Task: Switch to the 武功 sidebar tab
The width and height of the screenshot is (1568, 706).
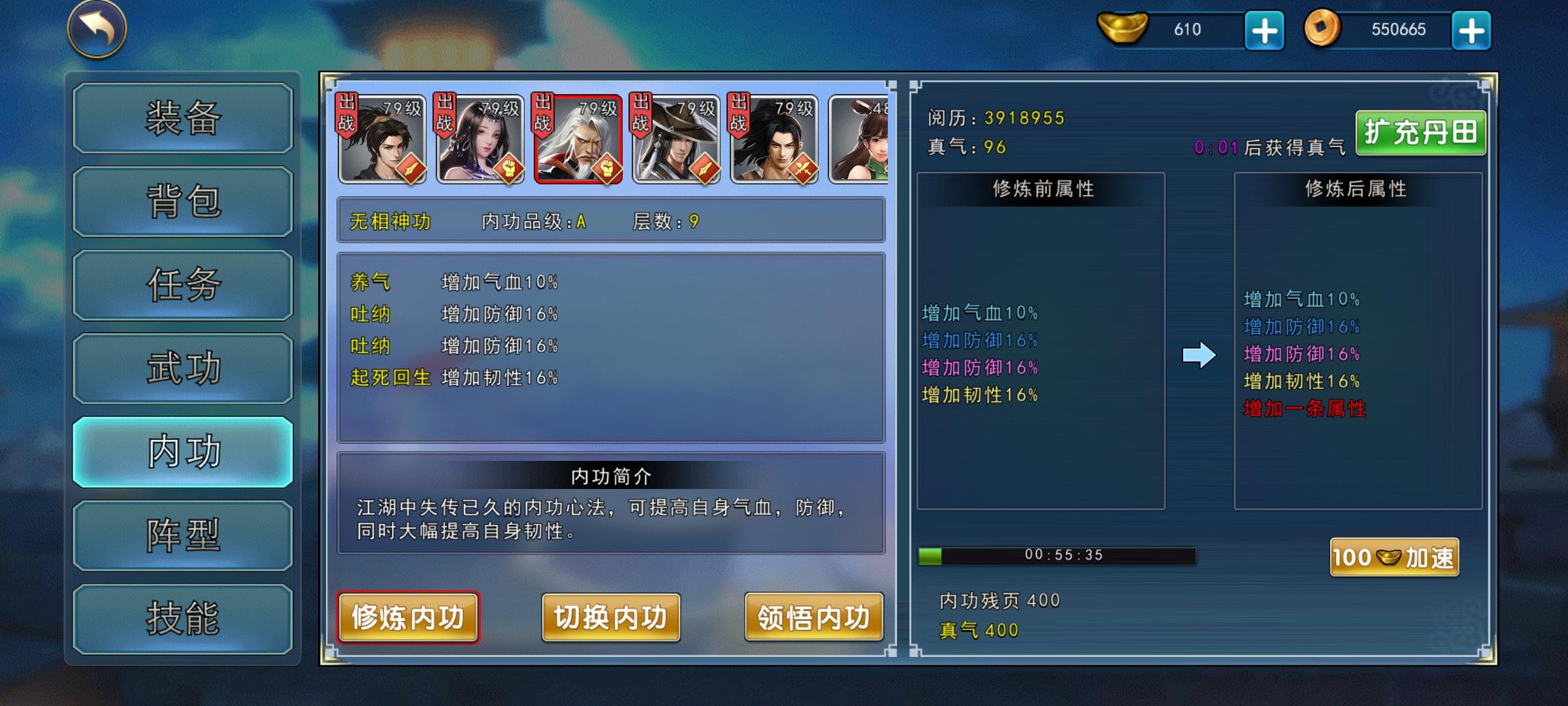Action: [x=182, y=368]
